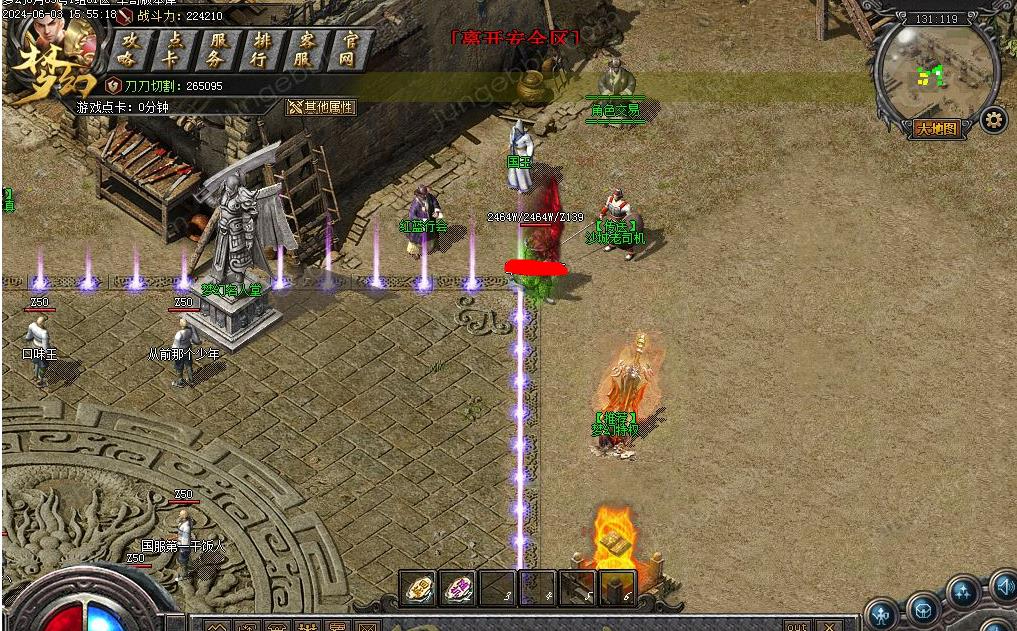Open settings via the gear icon
The width and height of the screenshot is (1017, 631).
point(993,121)
